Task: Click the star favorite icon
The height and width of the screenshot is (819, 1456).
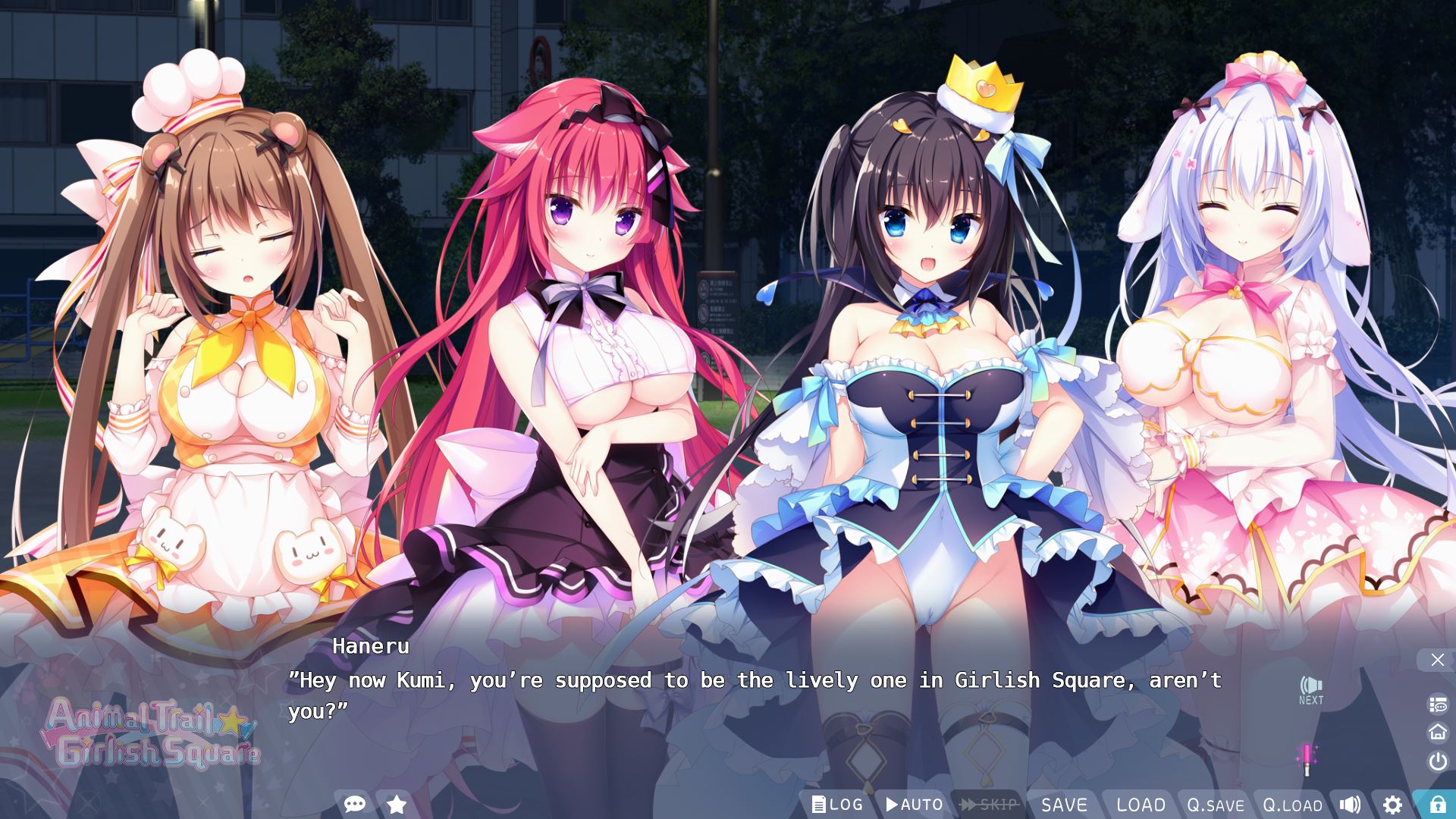Action: click(396, 804)
